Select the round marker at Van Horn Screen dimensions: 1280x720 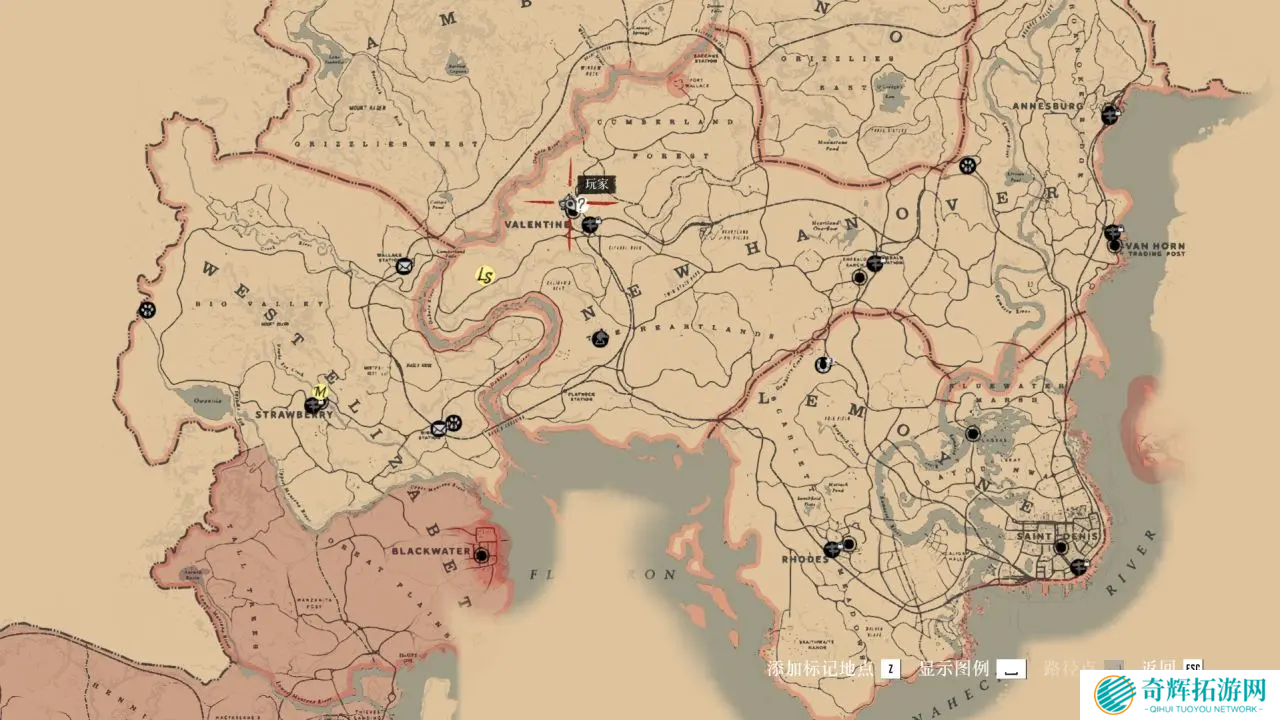click(x=1114, y=246)
